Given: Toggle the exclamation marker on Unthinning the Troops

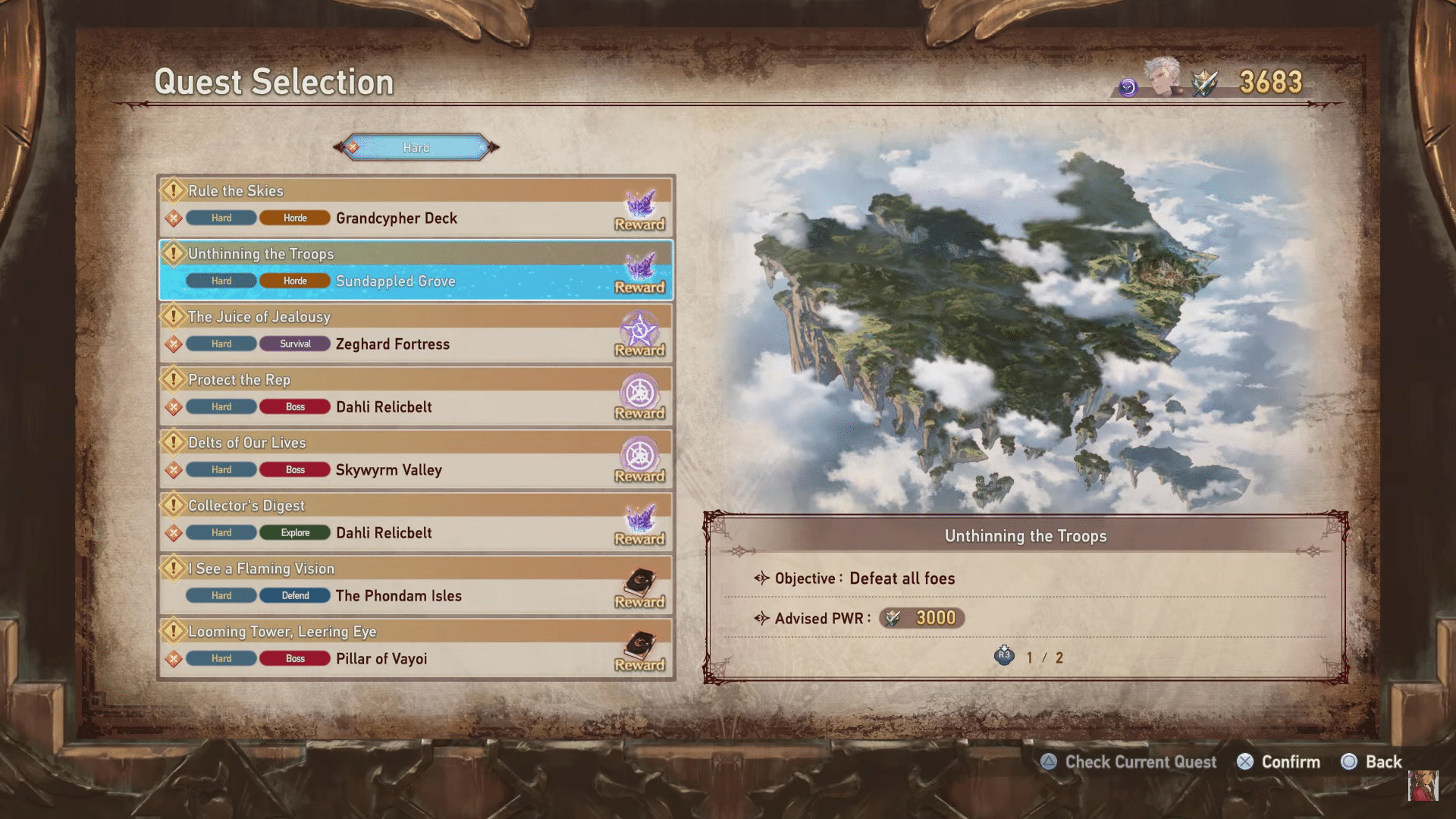Looking at the screenshot, I should [x=173, y=254].
